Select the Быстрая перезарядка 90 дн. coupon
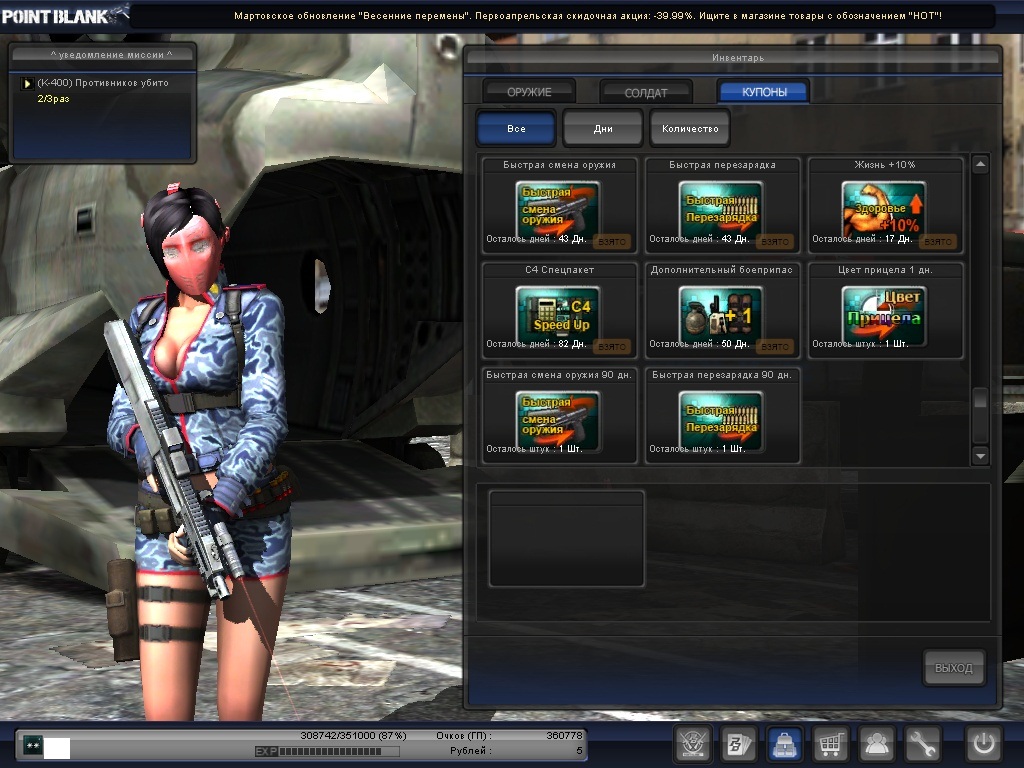The width and height of the screenshot is (1024, 768). point(721,420)
